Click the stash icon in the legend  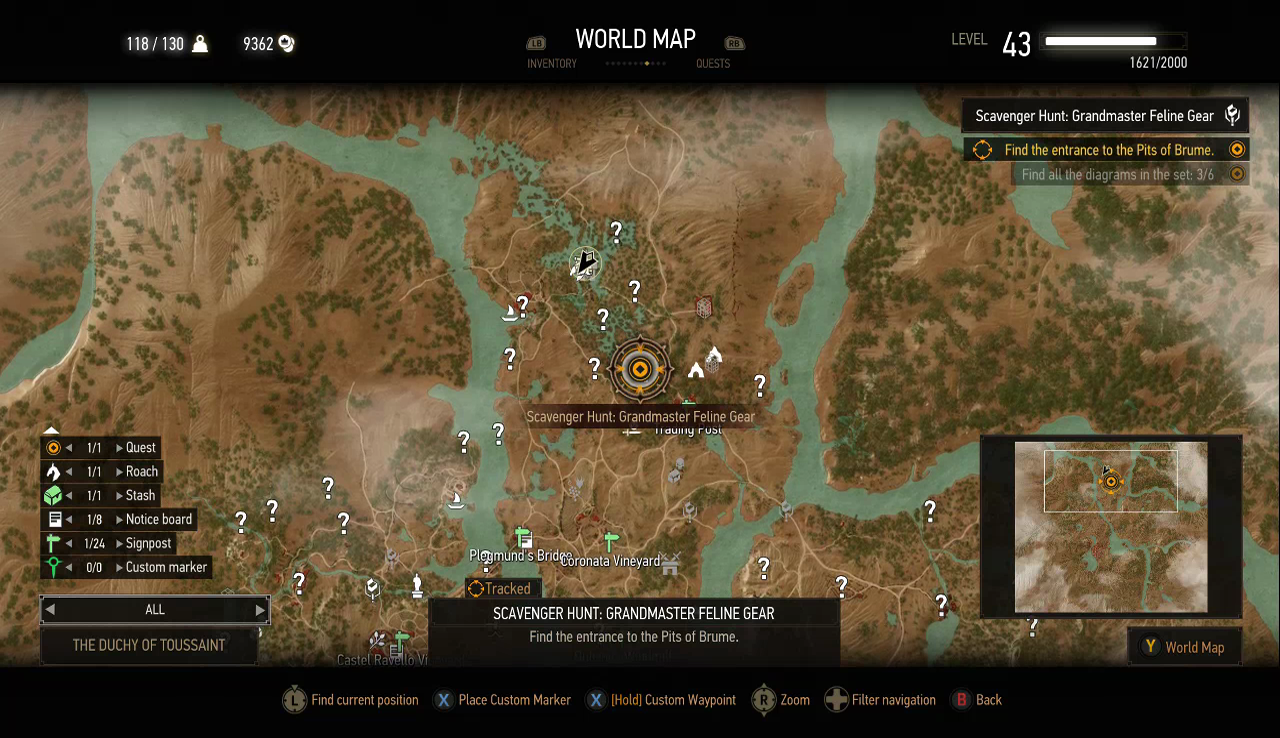coord(53,495)
